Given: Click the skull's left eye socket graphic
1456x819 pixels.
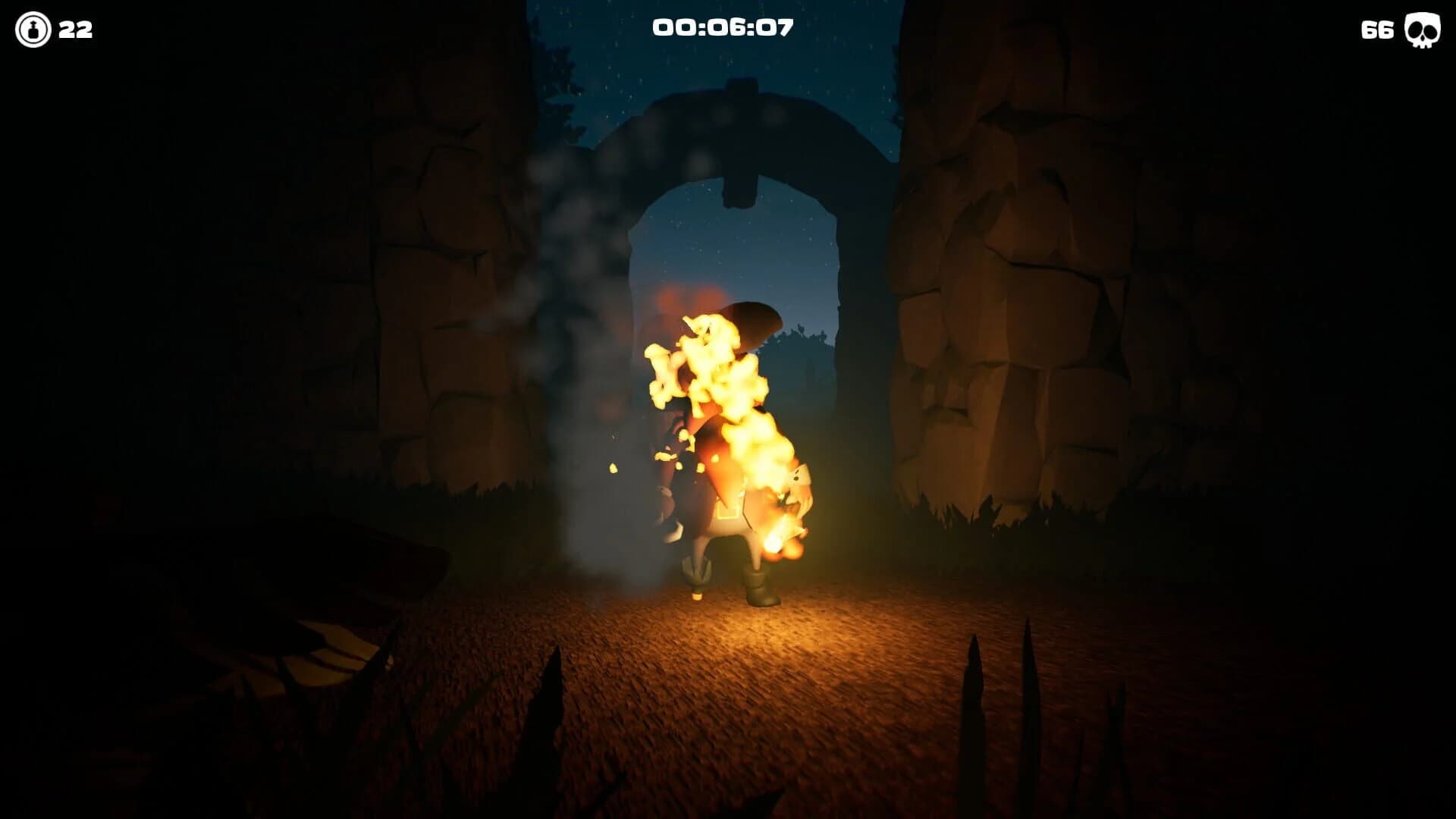Looking at the screenshot, I should (x=1415, y=30).
